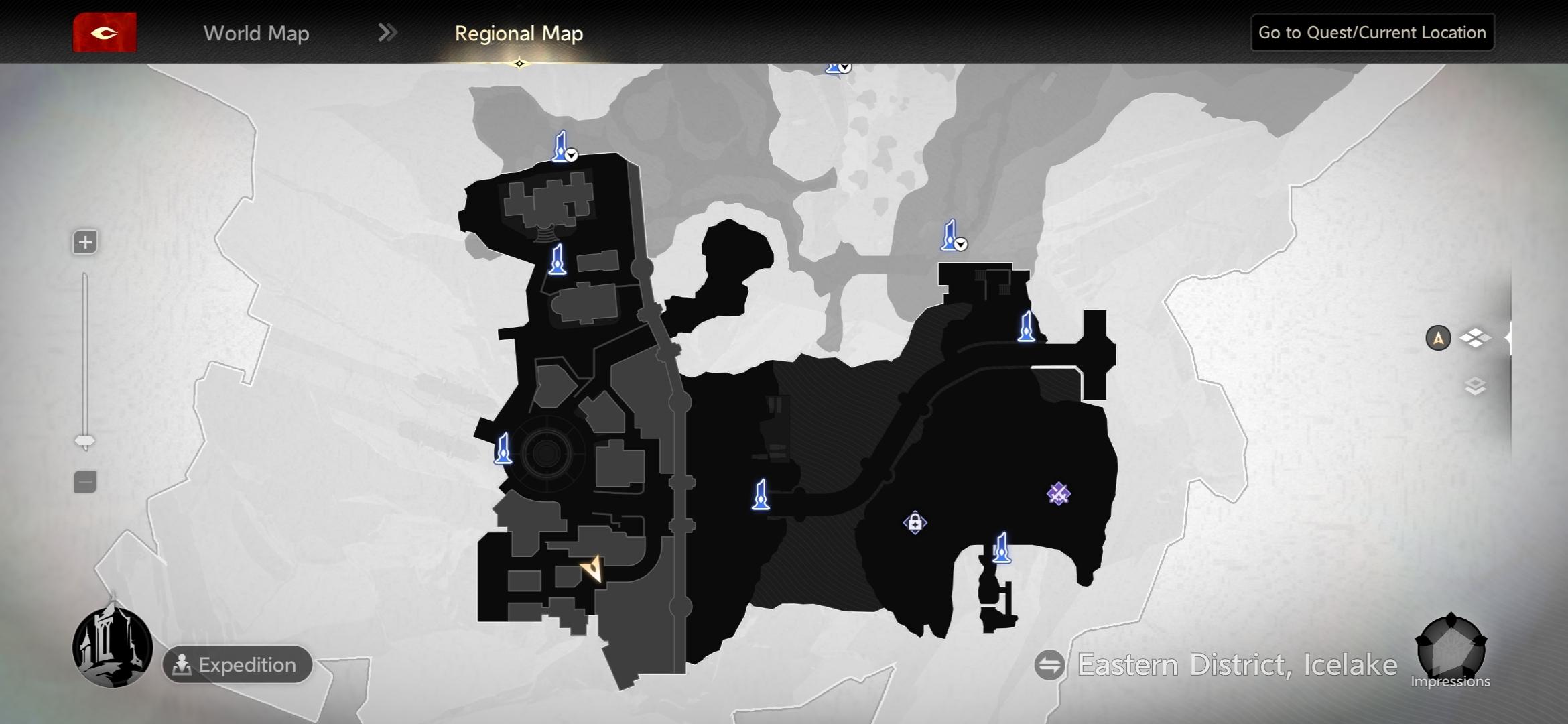
Task: Select the purple crossed-swords challenge marker
Action: tap(1058, 494)
